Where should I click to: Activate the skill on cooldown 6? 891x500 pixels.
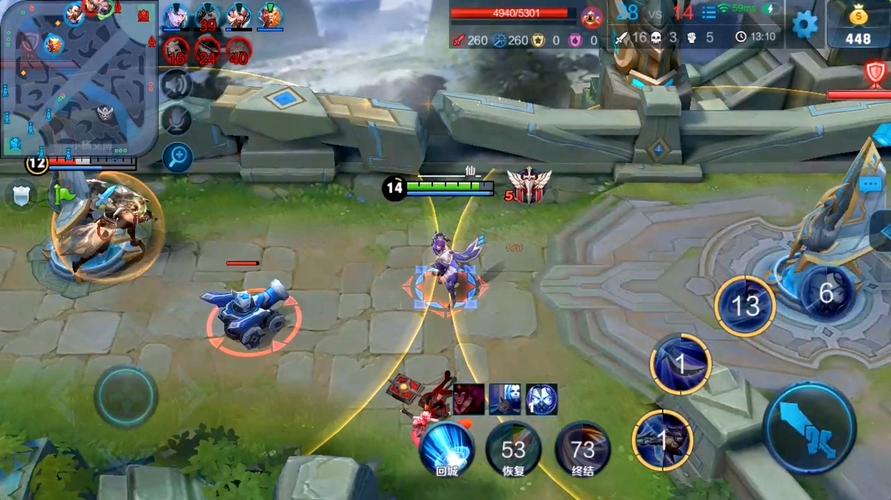[827, 293]
